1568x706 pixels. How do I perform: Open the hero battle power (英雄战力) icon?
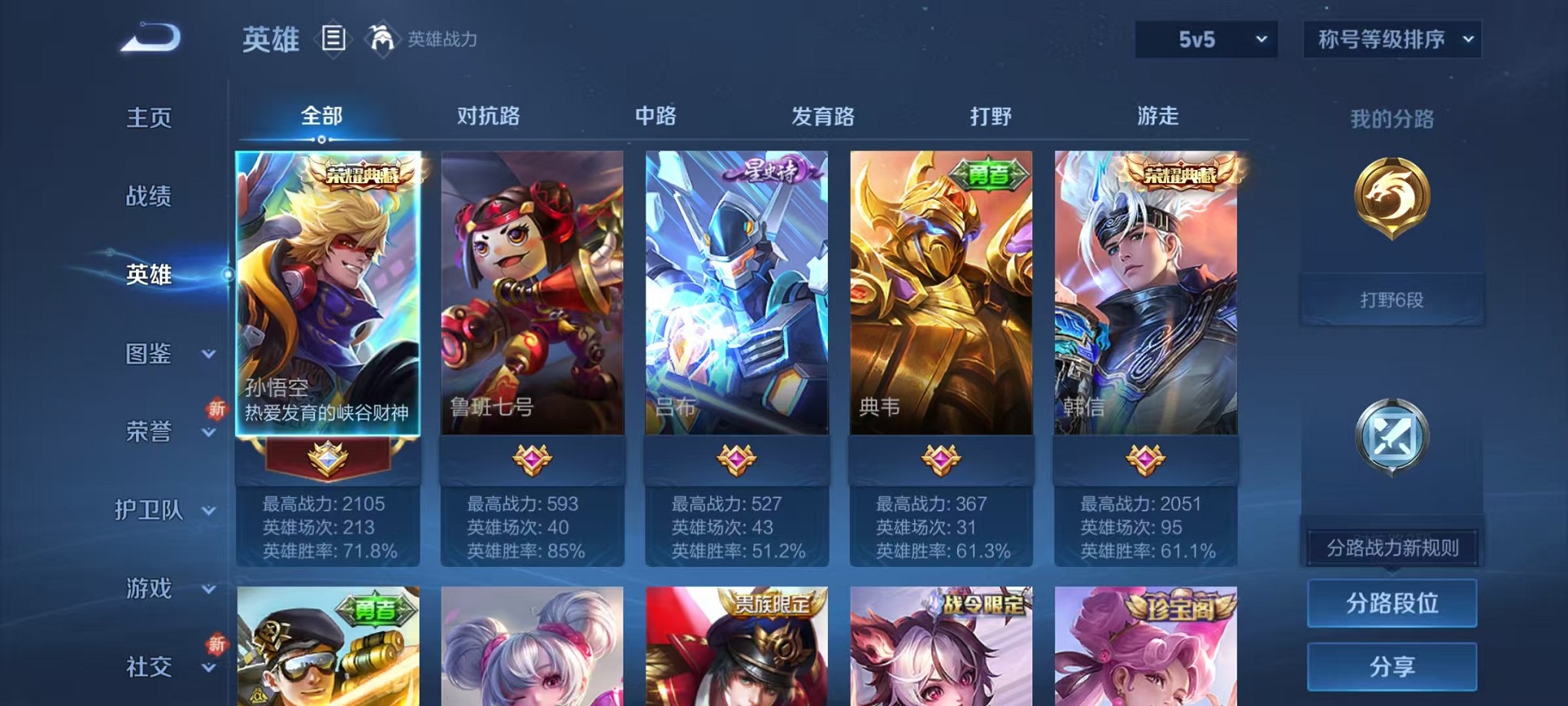pyautogui.click(x=381, y=38)
